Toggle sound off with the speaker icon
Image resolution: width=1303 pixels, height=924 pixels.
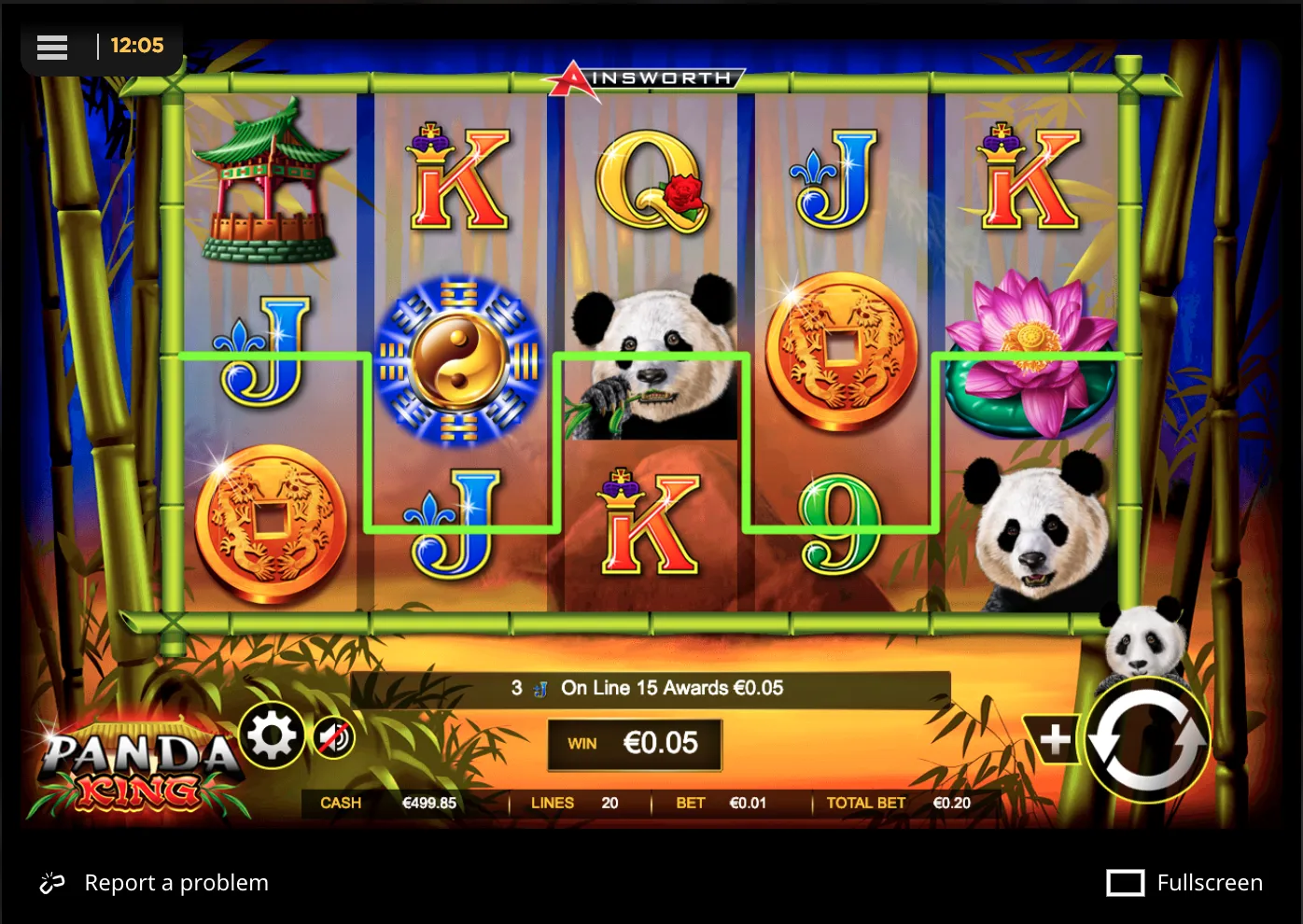(x=333, y=736)
